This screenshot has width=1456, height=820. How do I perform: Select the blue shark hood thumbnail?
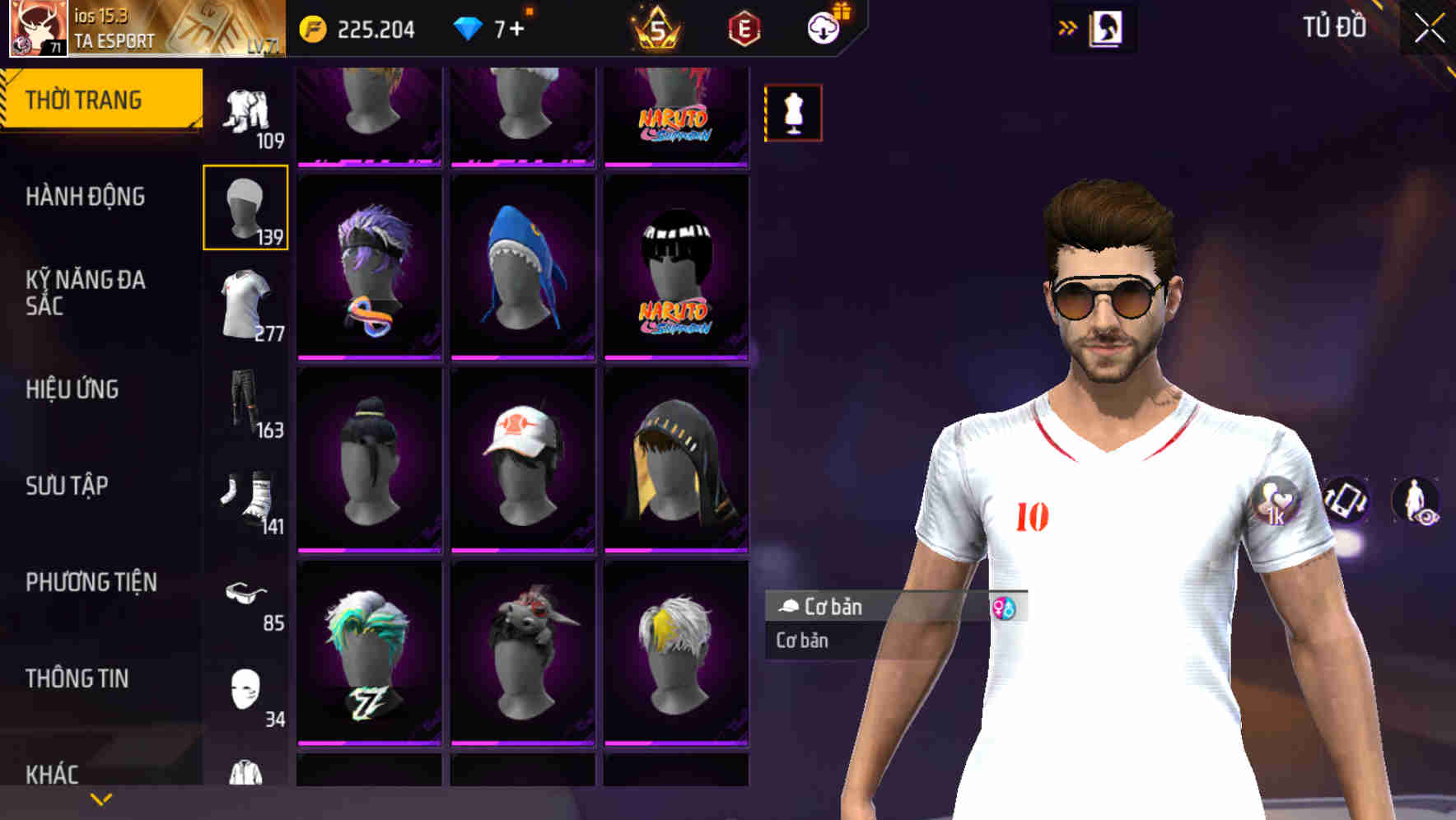522,263
